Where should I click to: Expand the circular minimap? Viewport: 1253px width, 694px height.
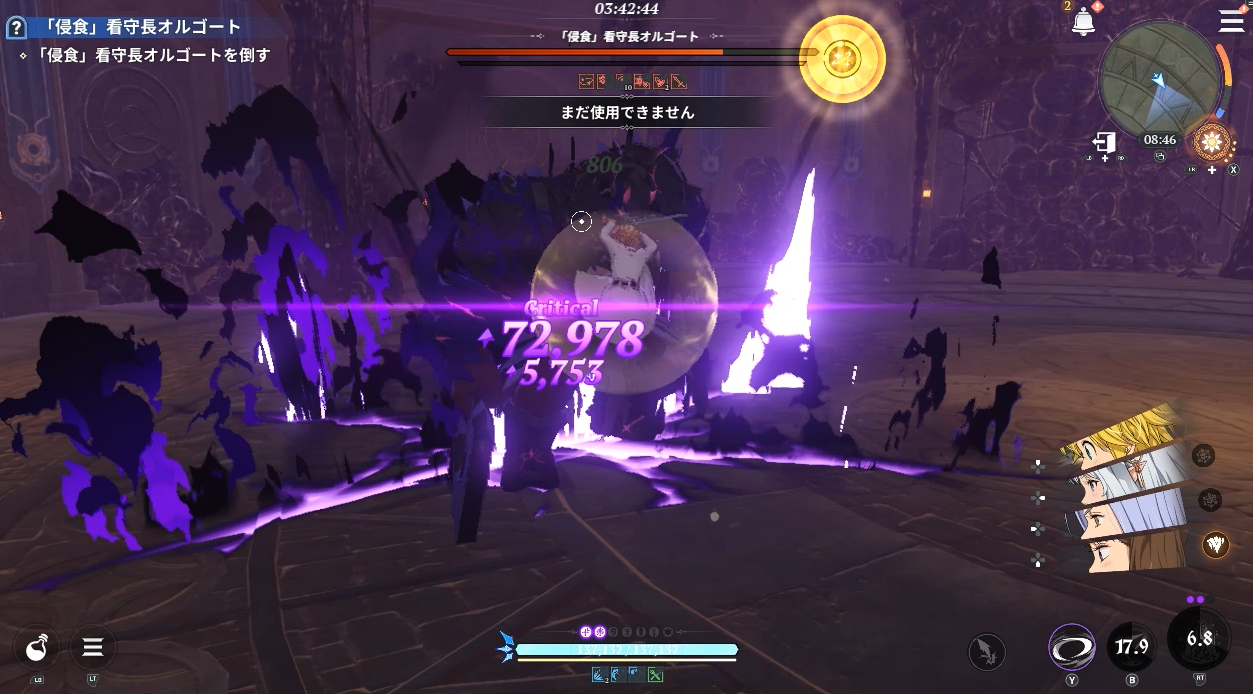click(1158, 78)
